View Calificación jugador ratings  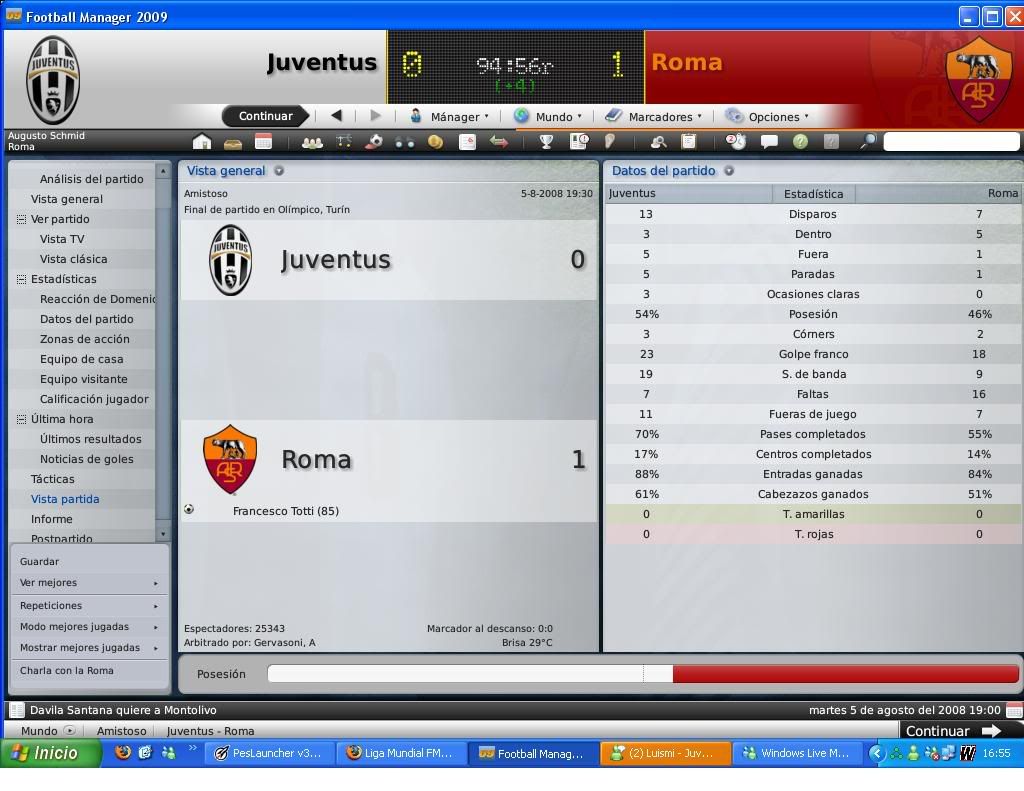pyautogui.click(x=94, y=399)
